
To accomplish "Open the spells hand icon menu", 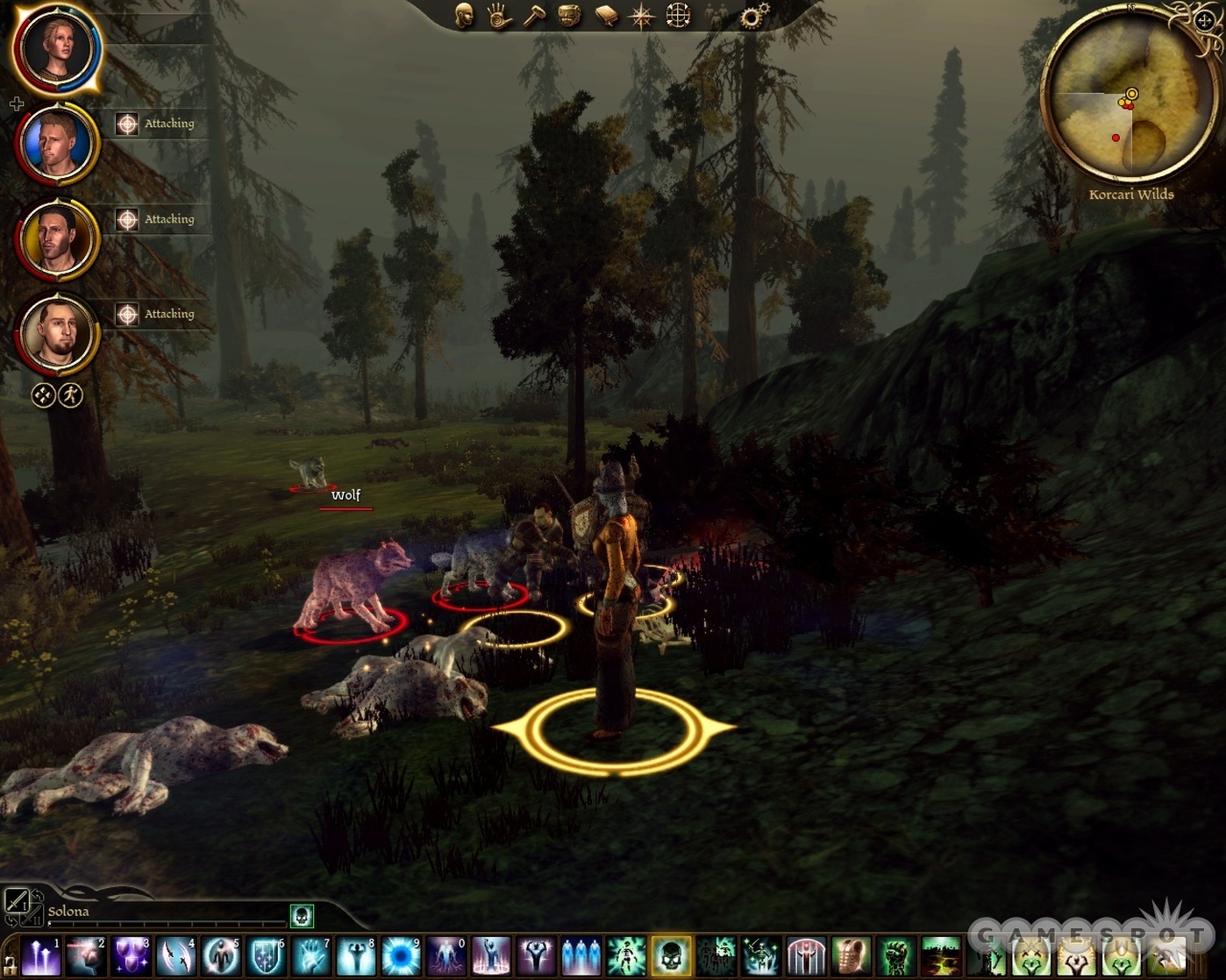I will (x=500, y=15).
